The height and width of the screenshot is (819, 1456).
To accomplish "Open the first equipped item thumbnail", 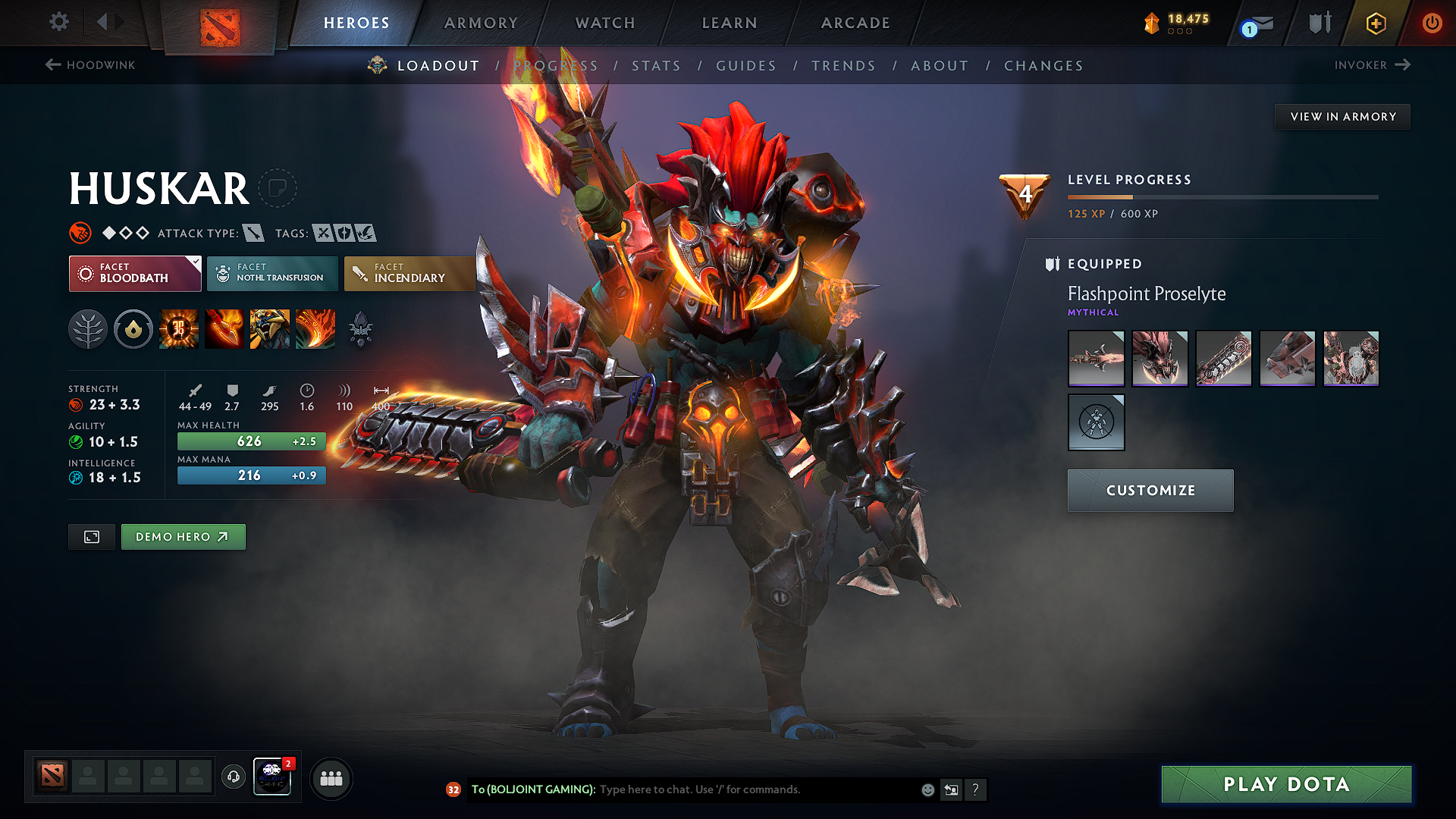I will 1096,358.
